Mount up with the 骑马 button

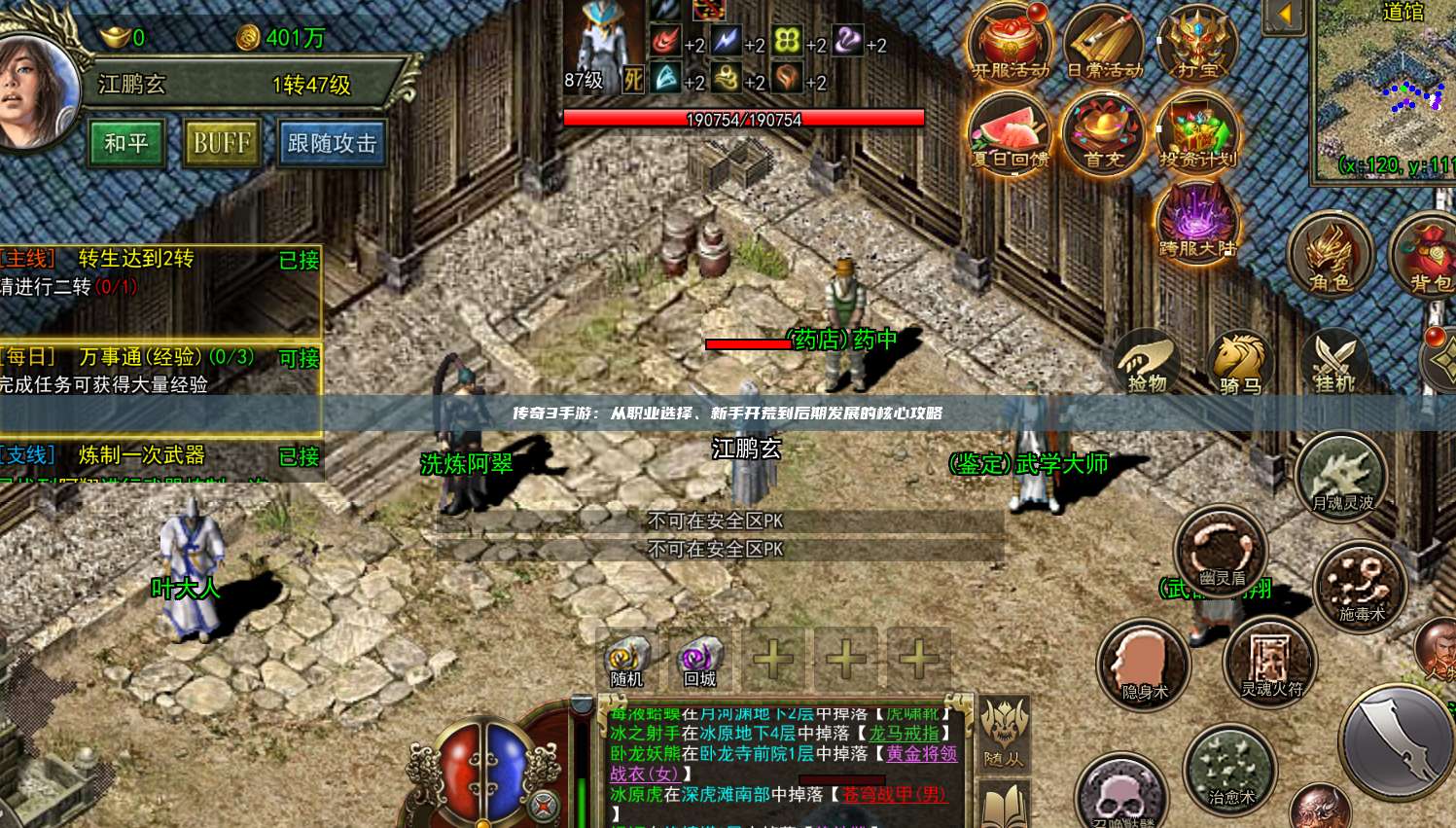(1240, 362)
